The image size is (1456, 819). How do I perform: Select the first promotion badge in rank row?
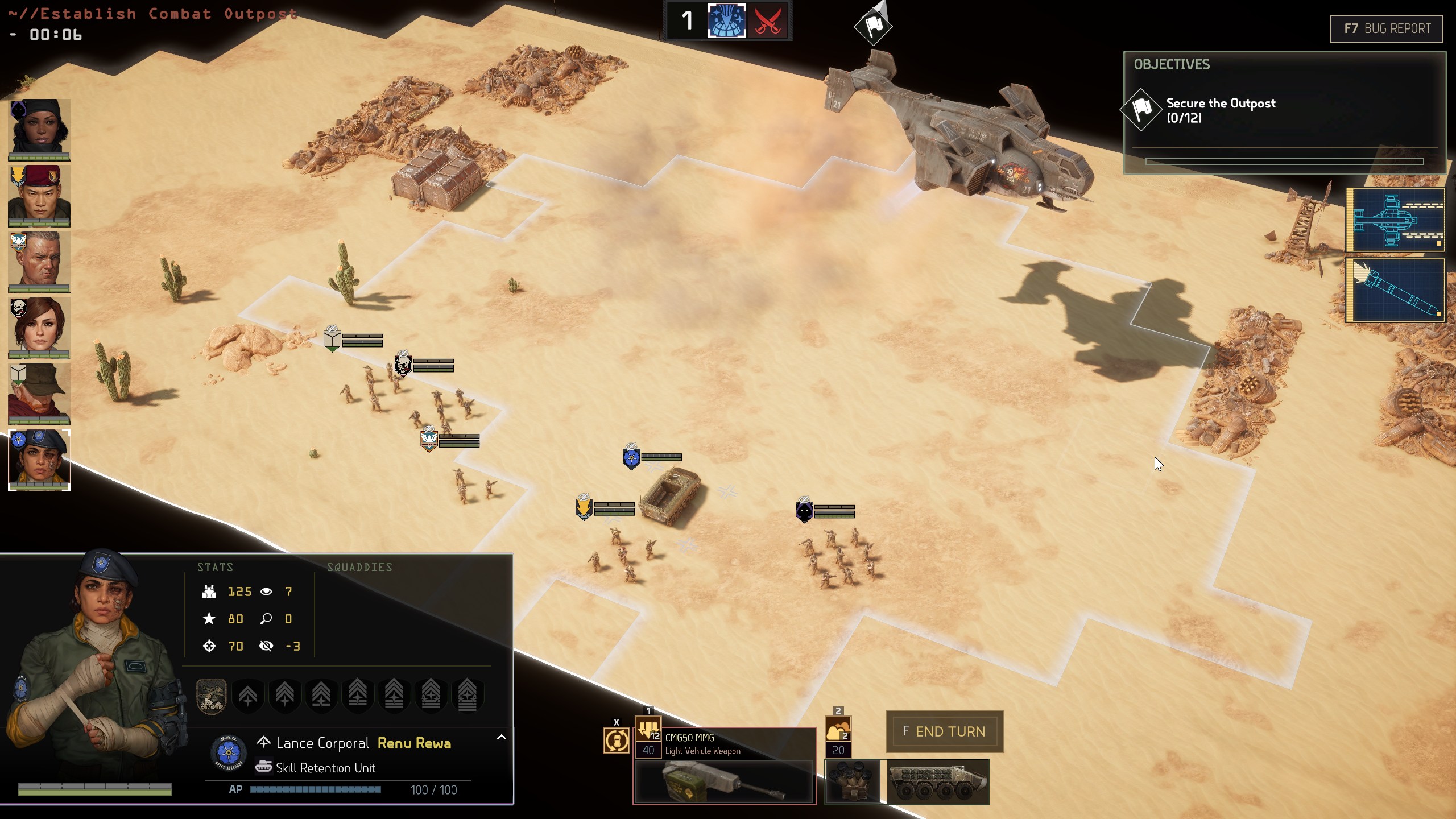(212, 695)
